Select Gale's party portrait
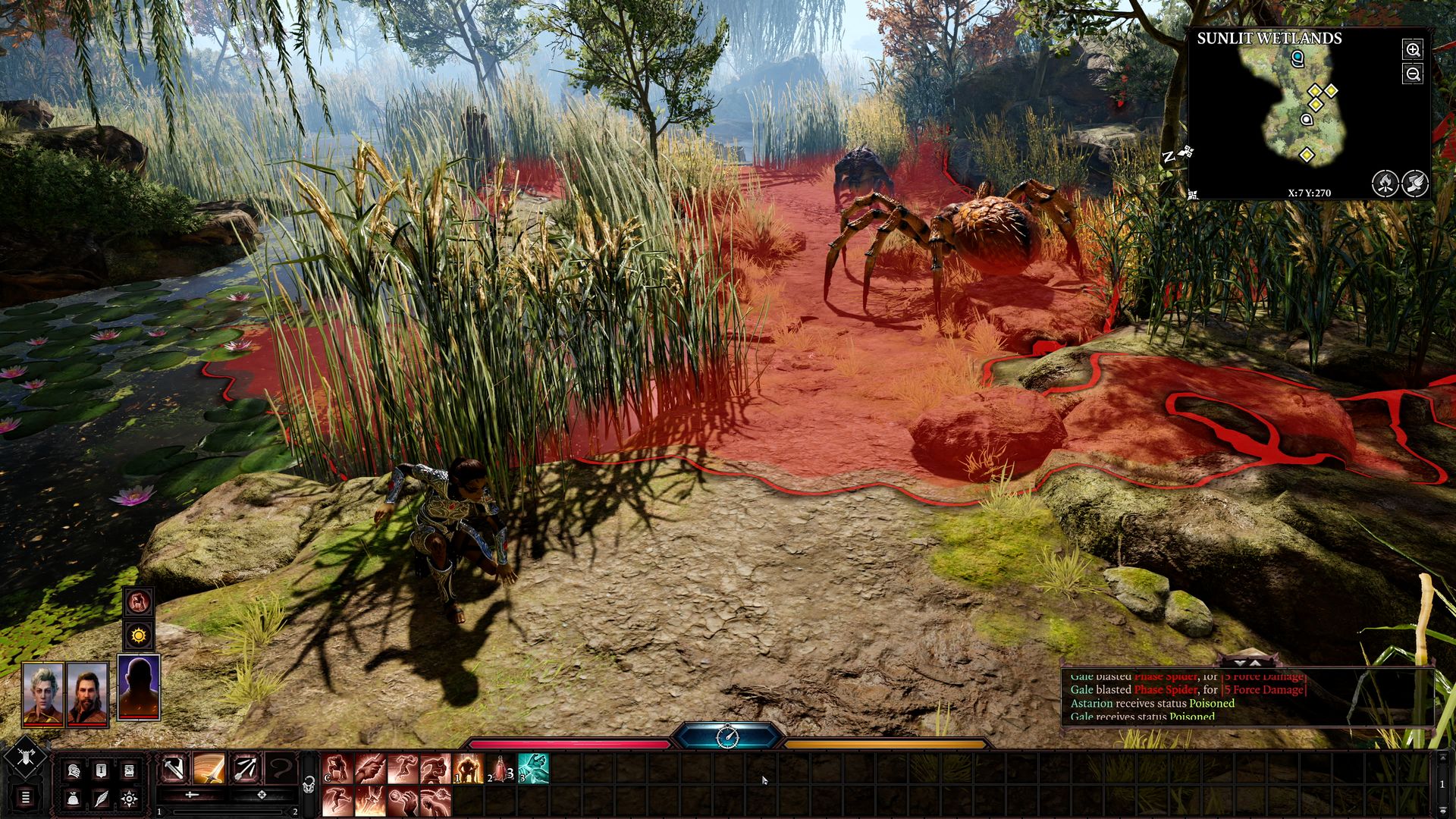Image resolution: width=1456 pixels, height=819 pixels. pos(87,694)
